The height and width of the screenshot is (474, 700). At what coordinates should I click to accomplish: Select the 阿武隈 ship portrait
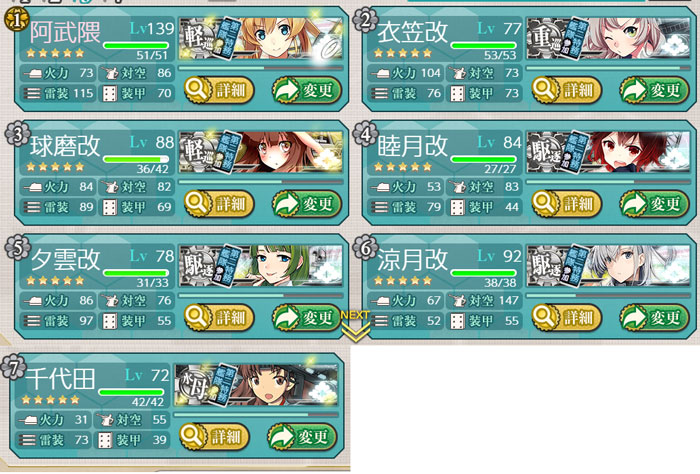coord(262,39)
